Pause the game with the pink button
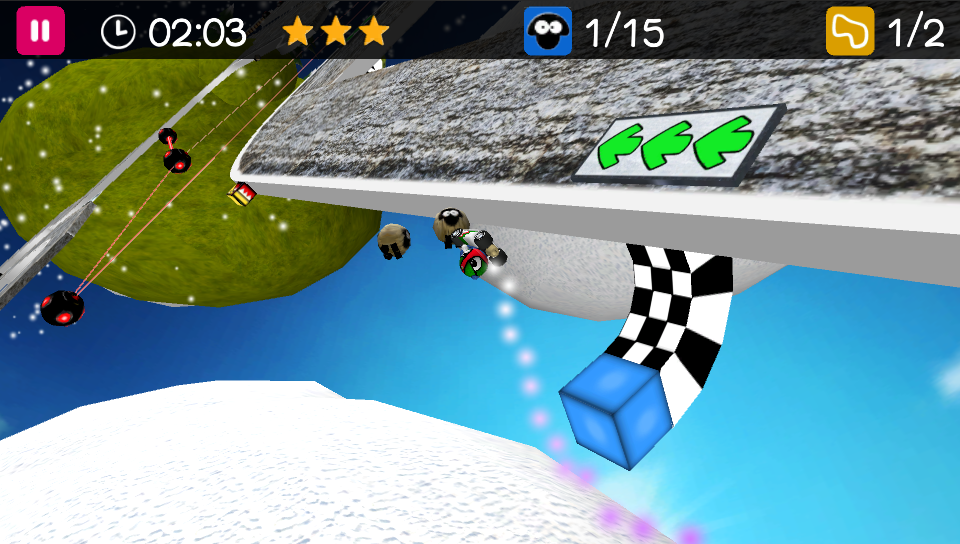 point(40,31)
